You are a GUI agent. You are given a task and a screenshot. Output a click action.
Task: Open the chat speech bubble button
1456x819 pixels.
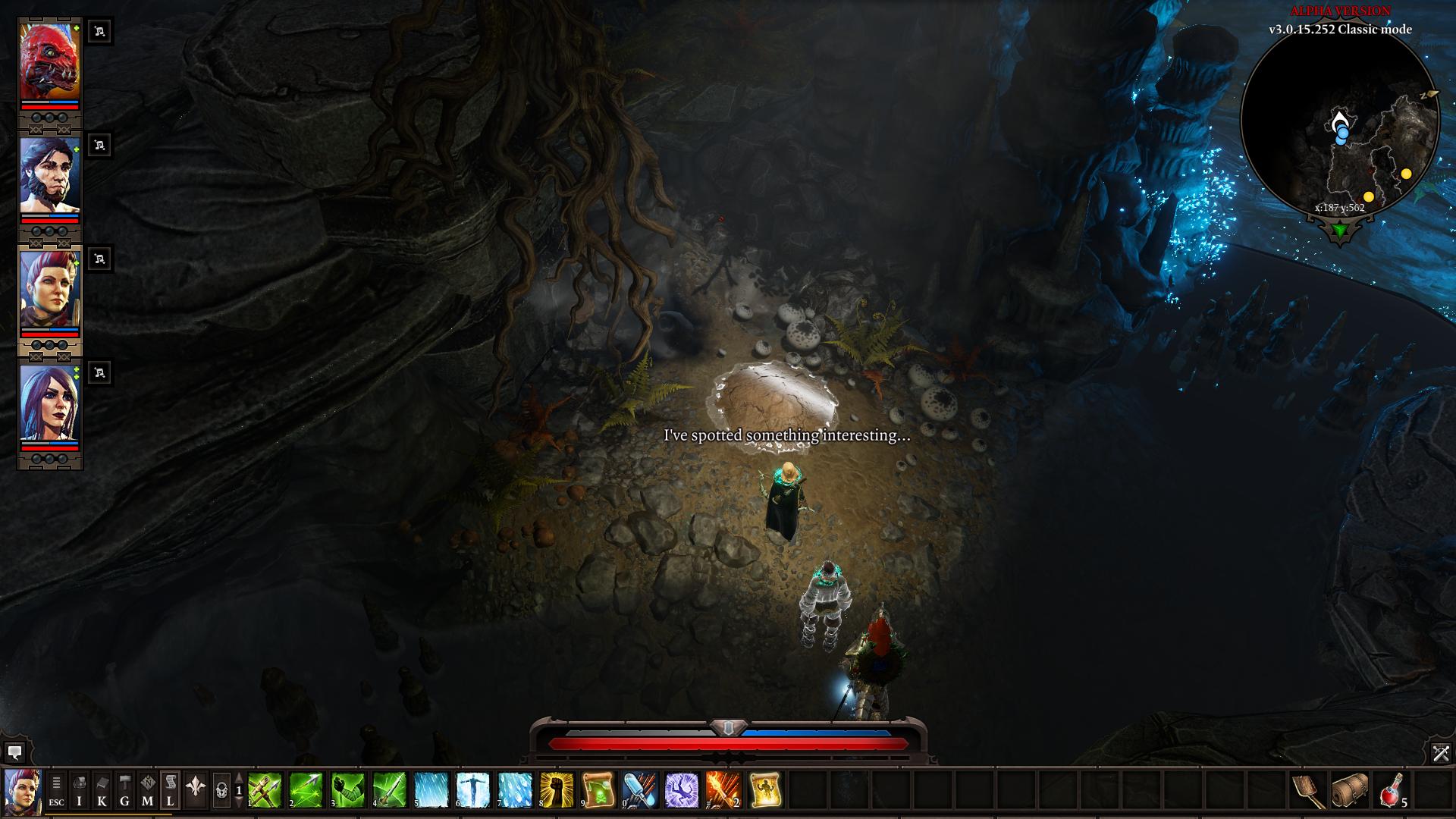click(x=14, y=753)
